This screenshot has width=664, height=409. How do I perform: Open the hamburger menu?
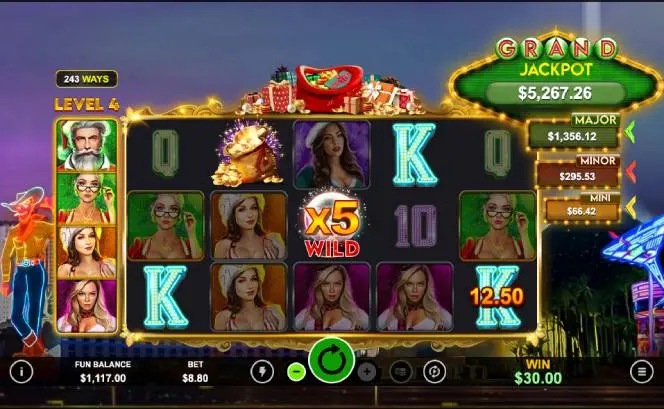pos(642,371)
